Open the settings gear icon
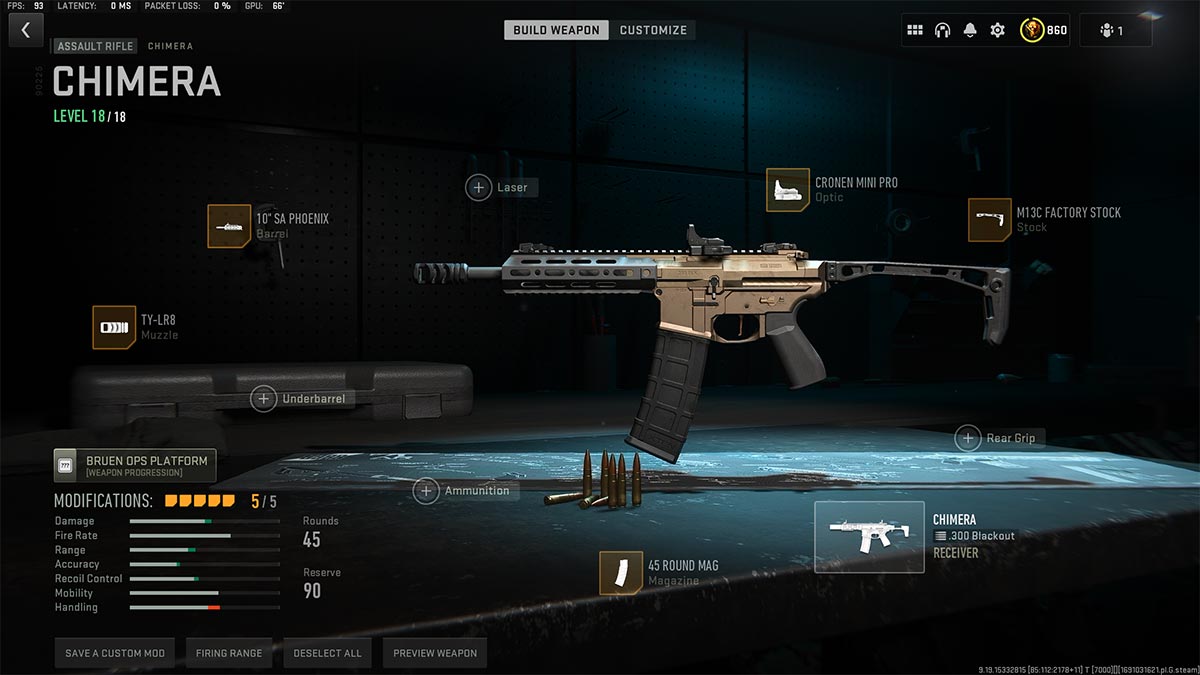The width and height of the screenshot is (1200, 675). point(997,30)
